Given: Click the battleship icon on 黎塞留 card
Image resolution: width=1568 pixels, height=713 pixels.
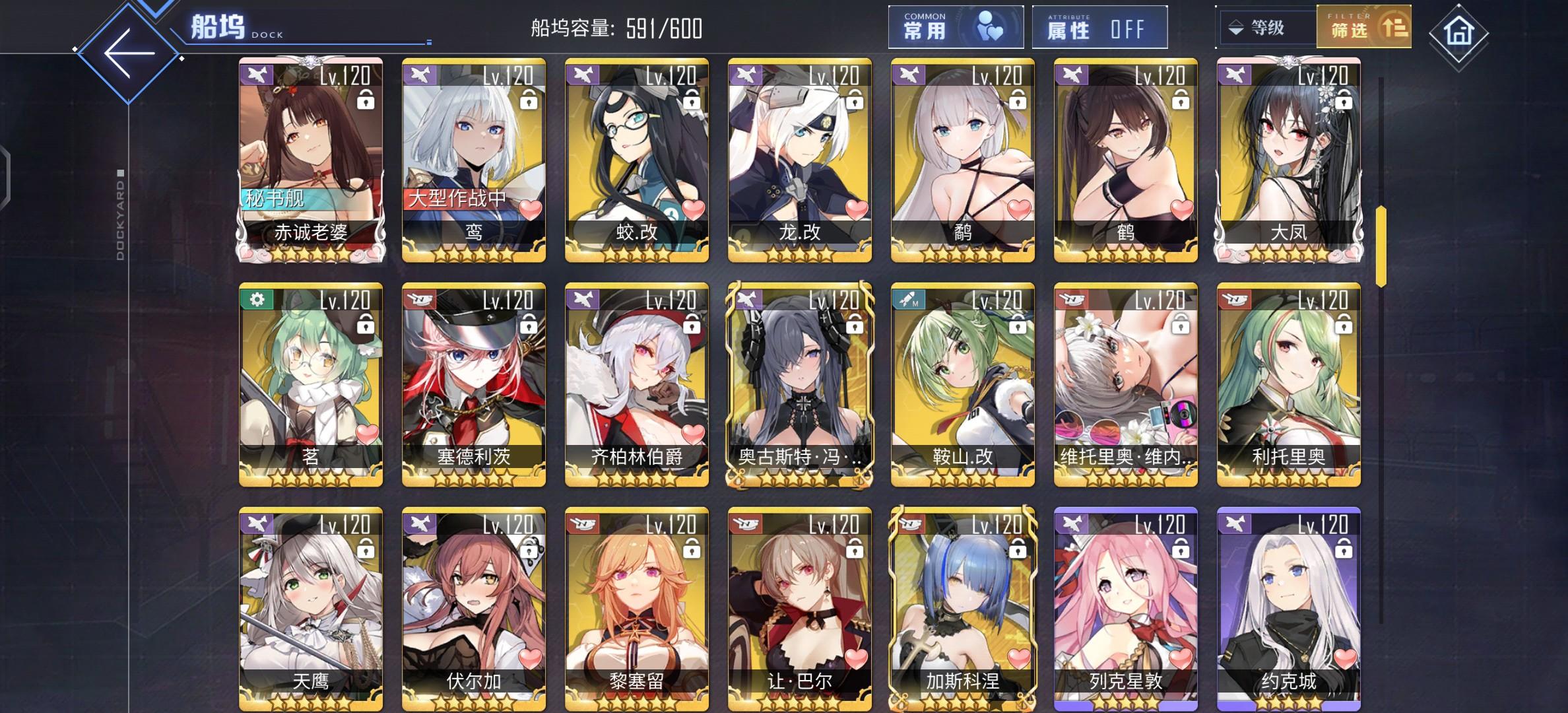Looking at the screenshot, I should tap(582, 525).
